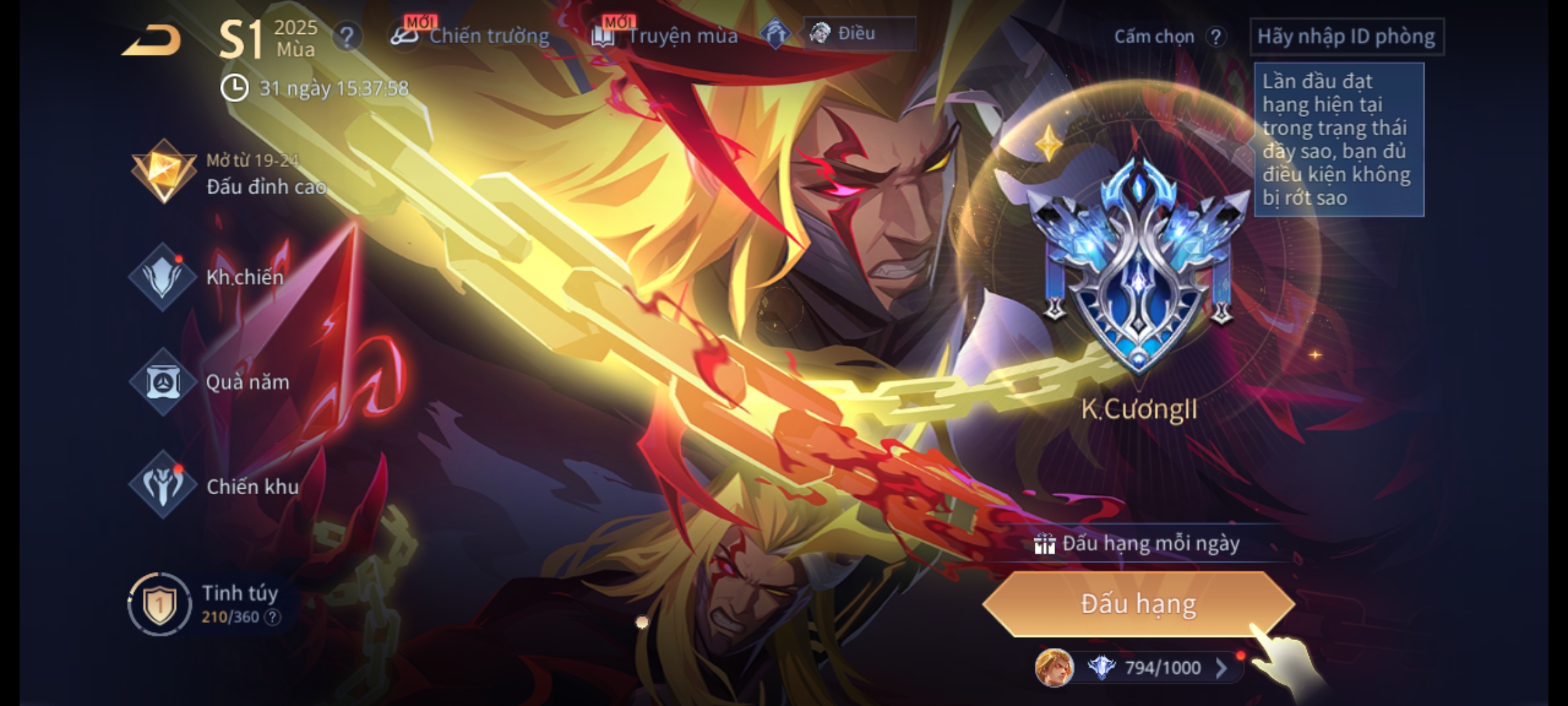Tap the blonde hero avatar icon
This screenshot has height=706, width=1568.
point(1053,667)
